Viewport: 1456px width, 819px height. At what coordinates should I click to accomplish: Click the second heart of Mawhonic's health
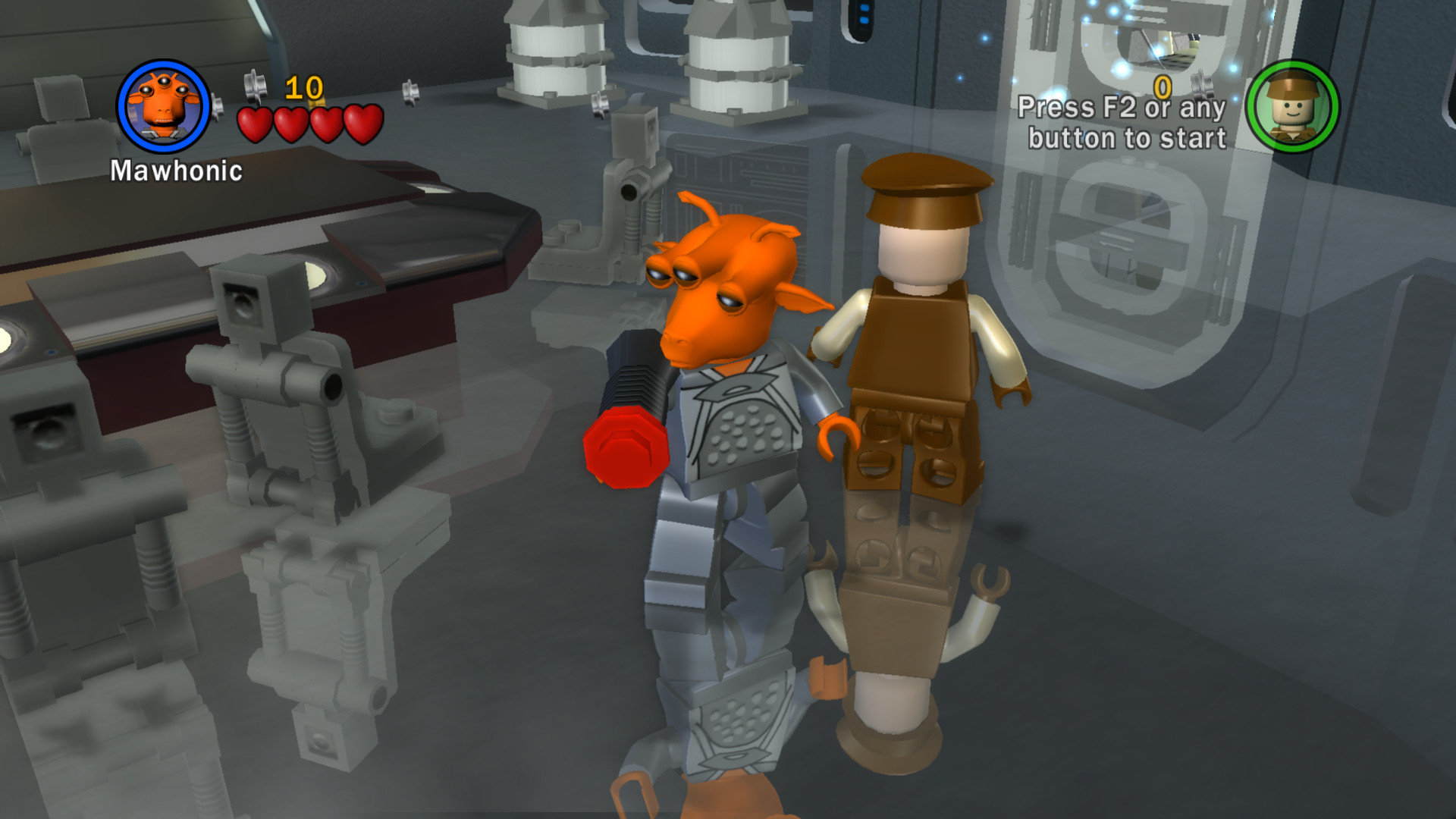point(290,122)
